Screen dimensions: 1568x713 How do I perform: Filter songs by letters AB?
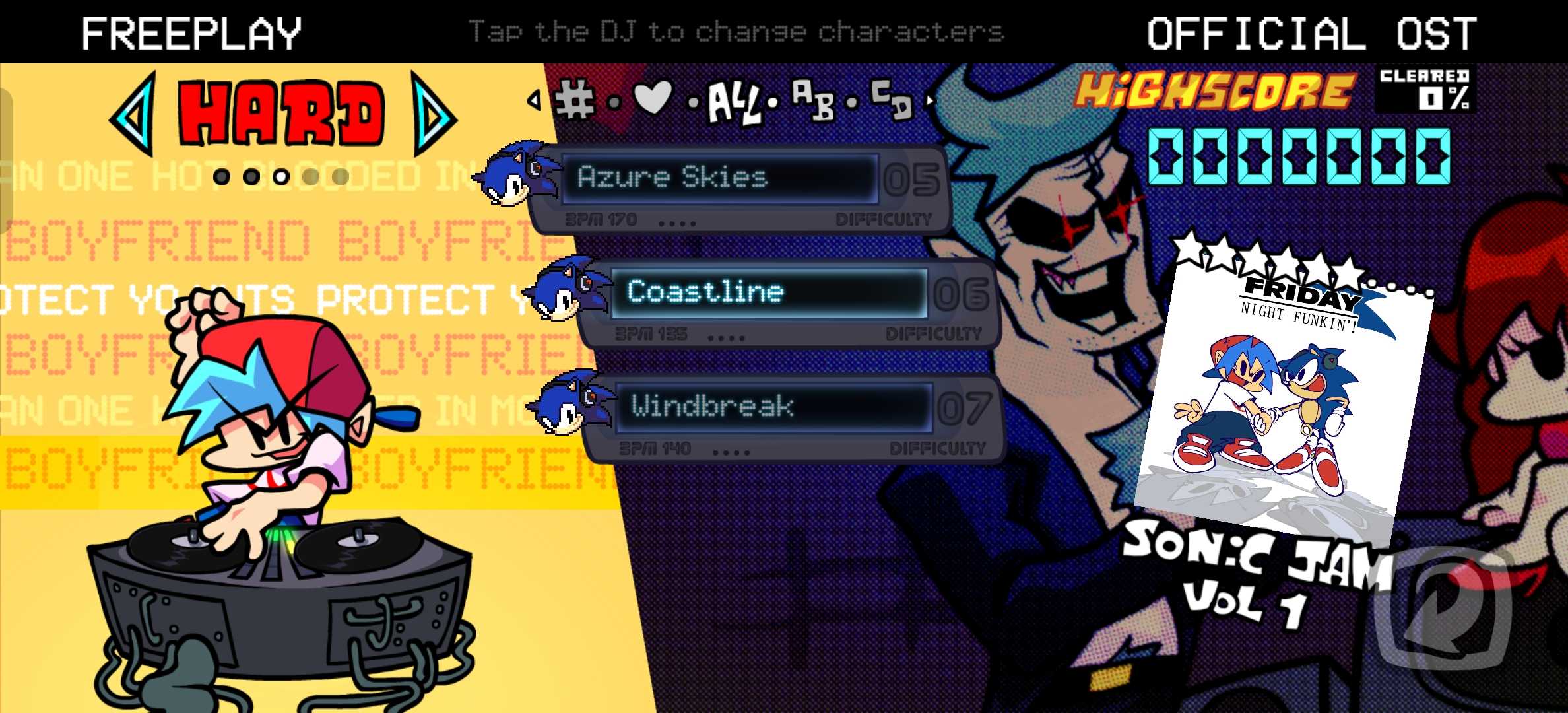812,100
